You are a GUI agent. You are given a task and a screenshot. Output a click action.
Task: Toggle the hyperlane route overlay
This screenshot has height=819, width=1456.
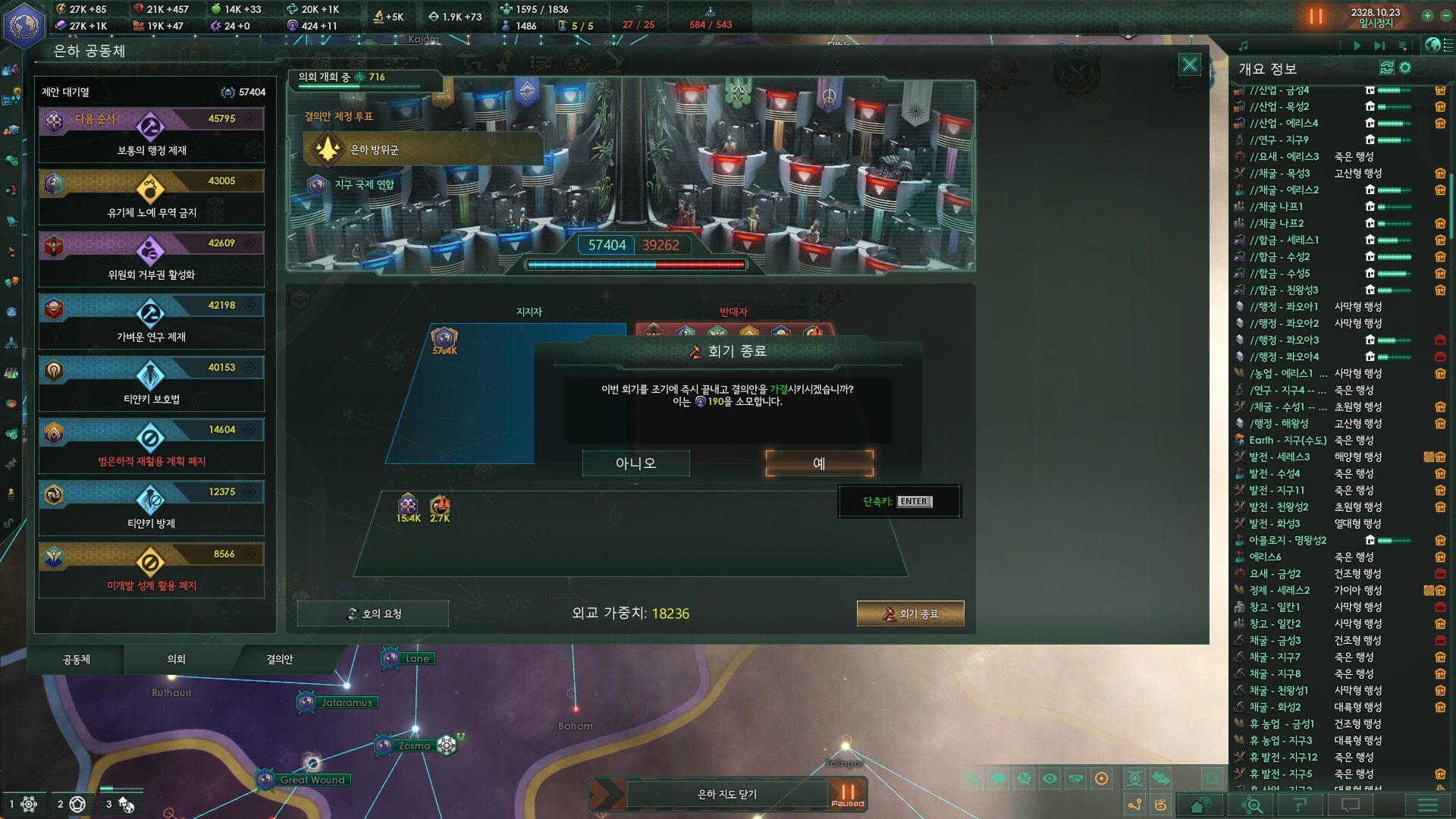coord(1136,805)
